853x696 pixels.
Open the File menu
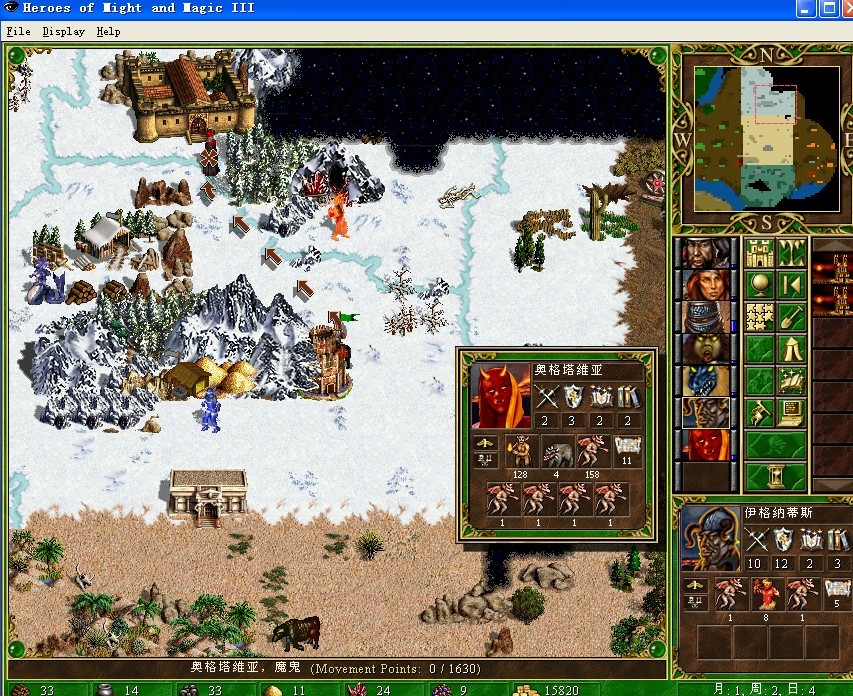click(x=18, y=31)
